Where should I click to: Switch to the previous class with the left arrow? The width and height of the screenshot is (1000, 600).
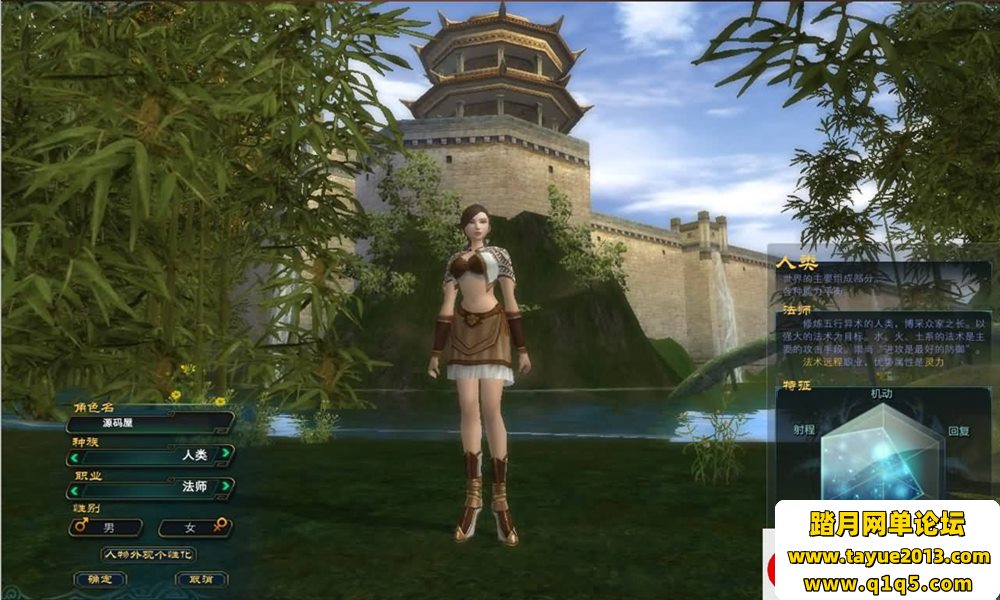click(x=74, y=490)
